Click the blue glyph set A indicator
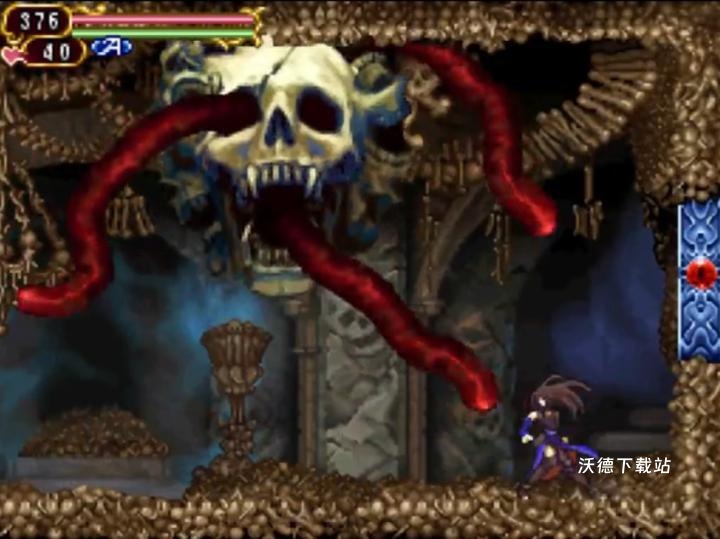Viewport: 720px width, 539px height. pyautogui.click(x=111, y=47)
